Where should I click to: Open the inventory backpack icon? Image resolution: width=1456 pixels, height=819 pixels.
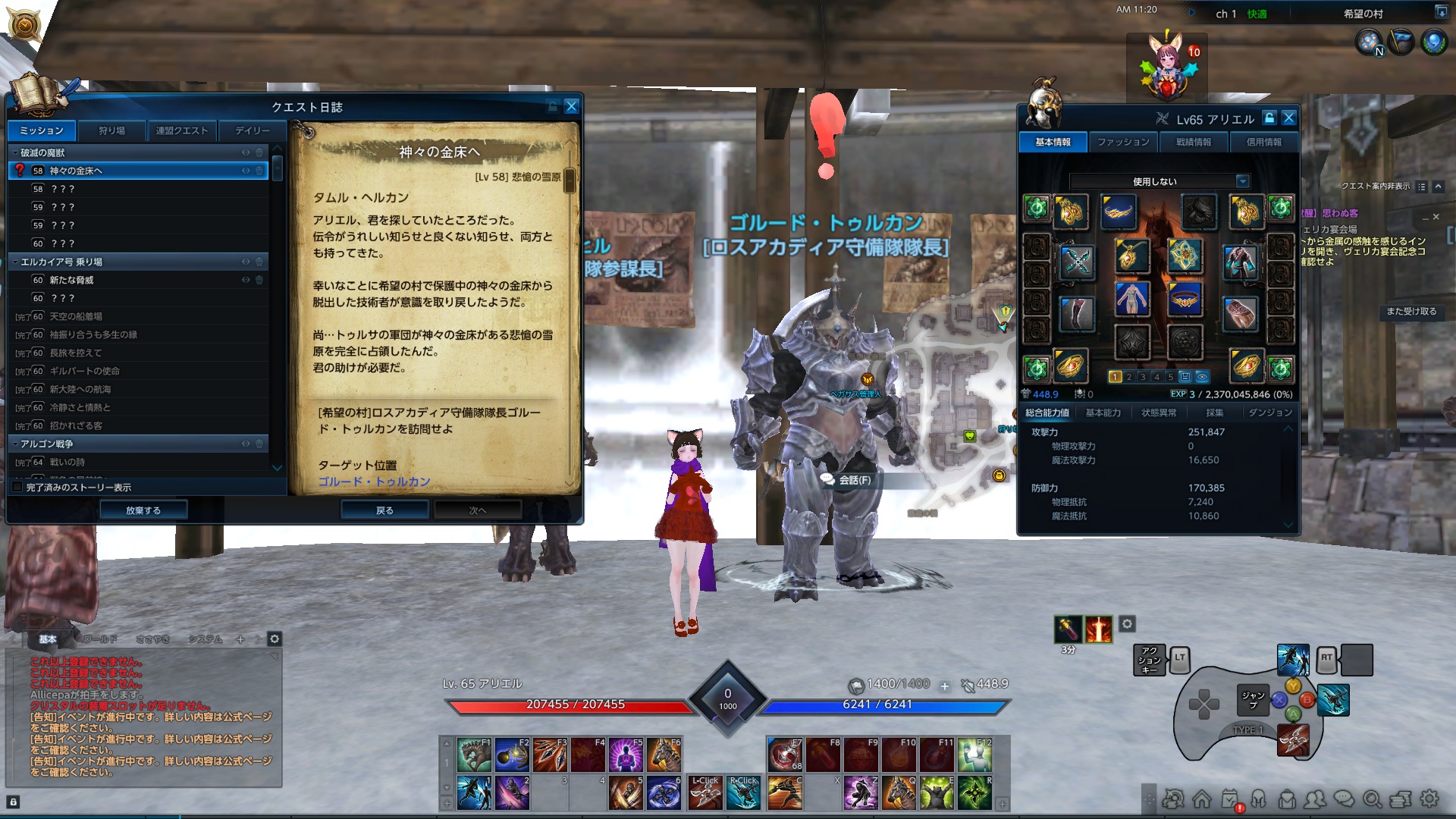point(1286,799)
